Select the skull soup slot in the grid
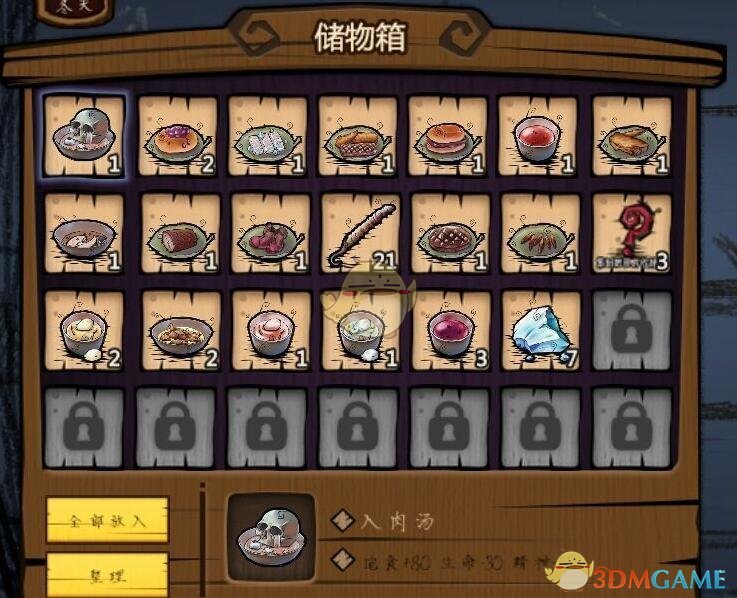Viewport: 737px width, 598px height. click(83, 137)
